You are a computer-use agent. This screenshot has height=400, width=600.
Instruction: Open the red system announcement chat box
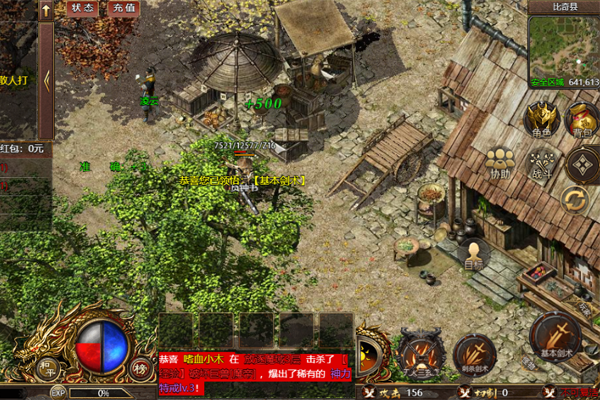257,372
